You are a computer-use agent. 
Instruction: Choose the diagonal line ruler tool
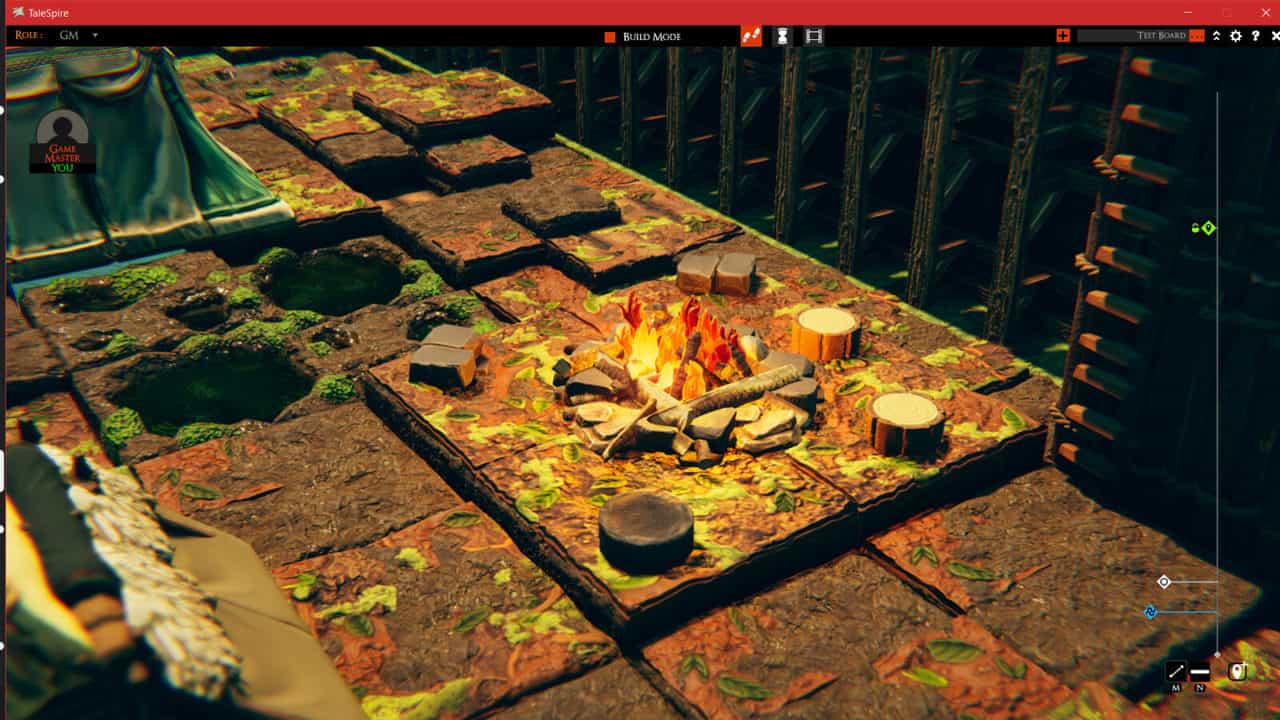(1176, 672)
